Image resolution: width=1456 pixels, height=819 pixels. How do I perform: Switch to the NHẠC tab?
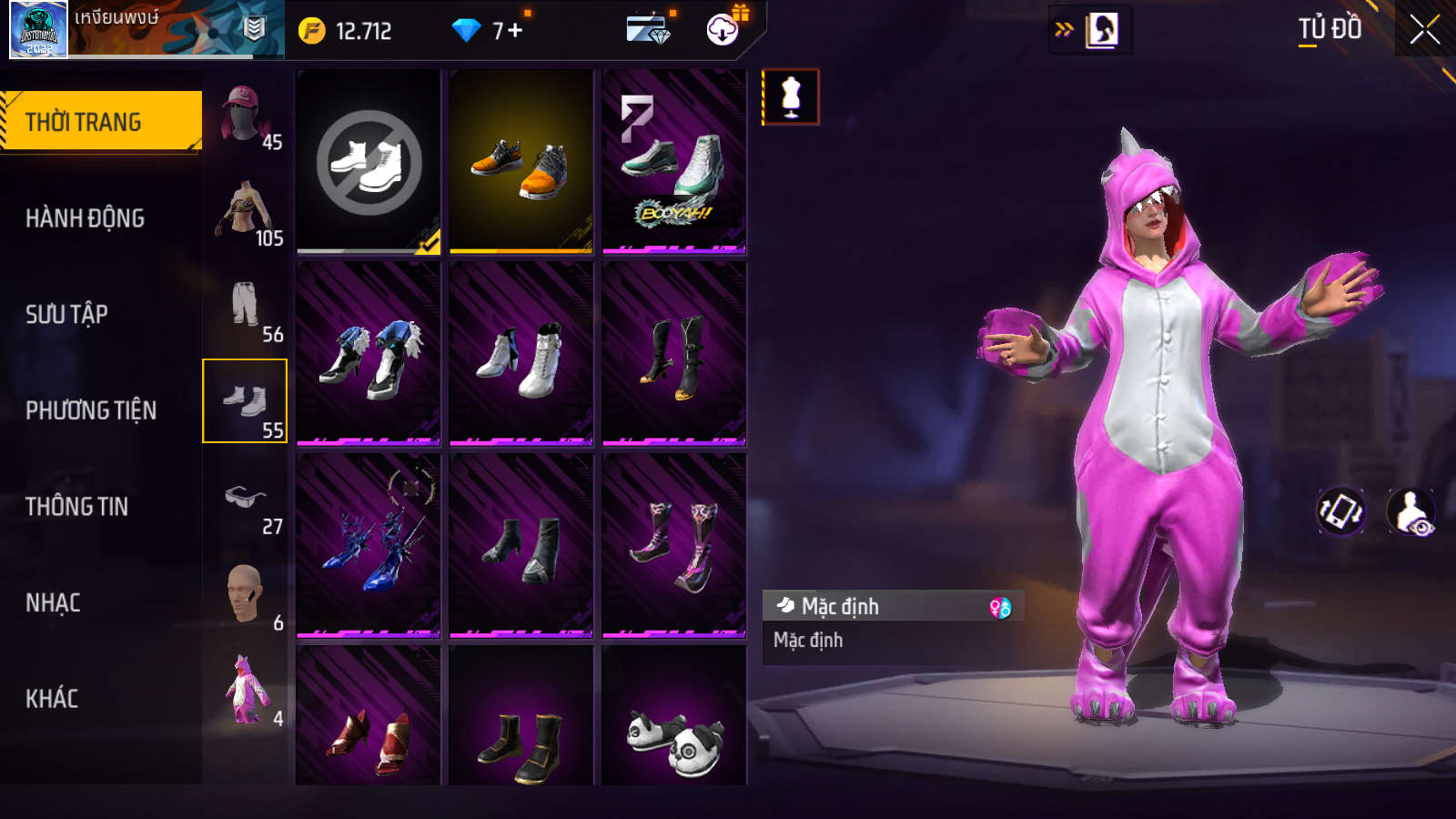[53, 602]
